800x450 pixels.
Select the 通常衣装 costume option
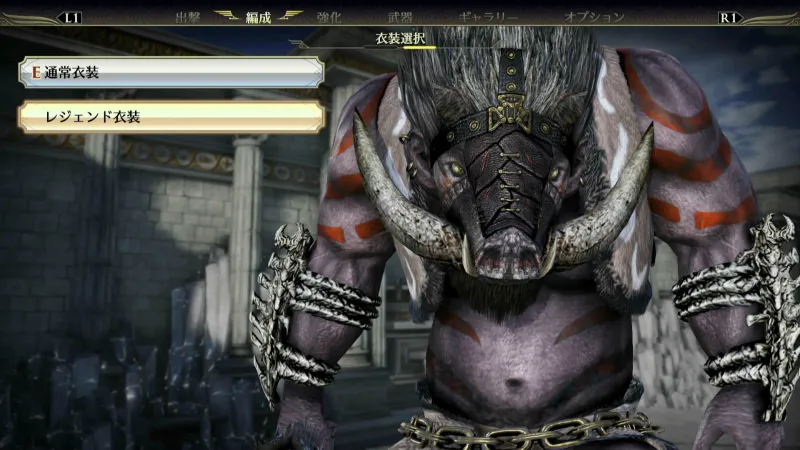tap(170, 72)
